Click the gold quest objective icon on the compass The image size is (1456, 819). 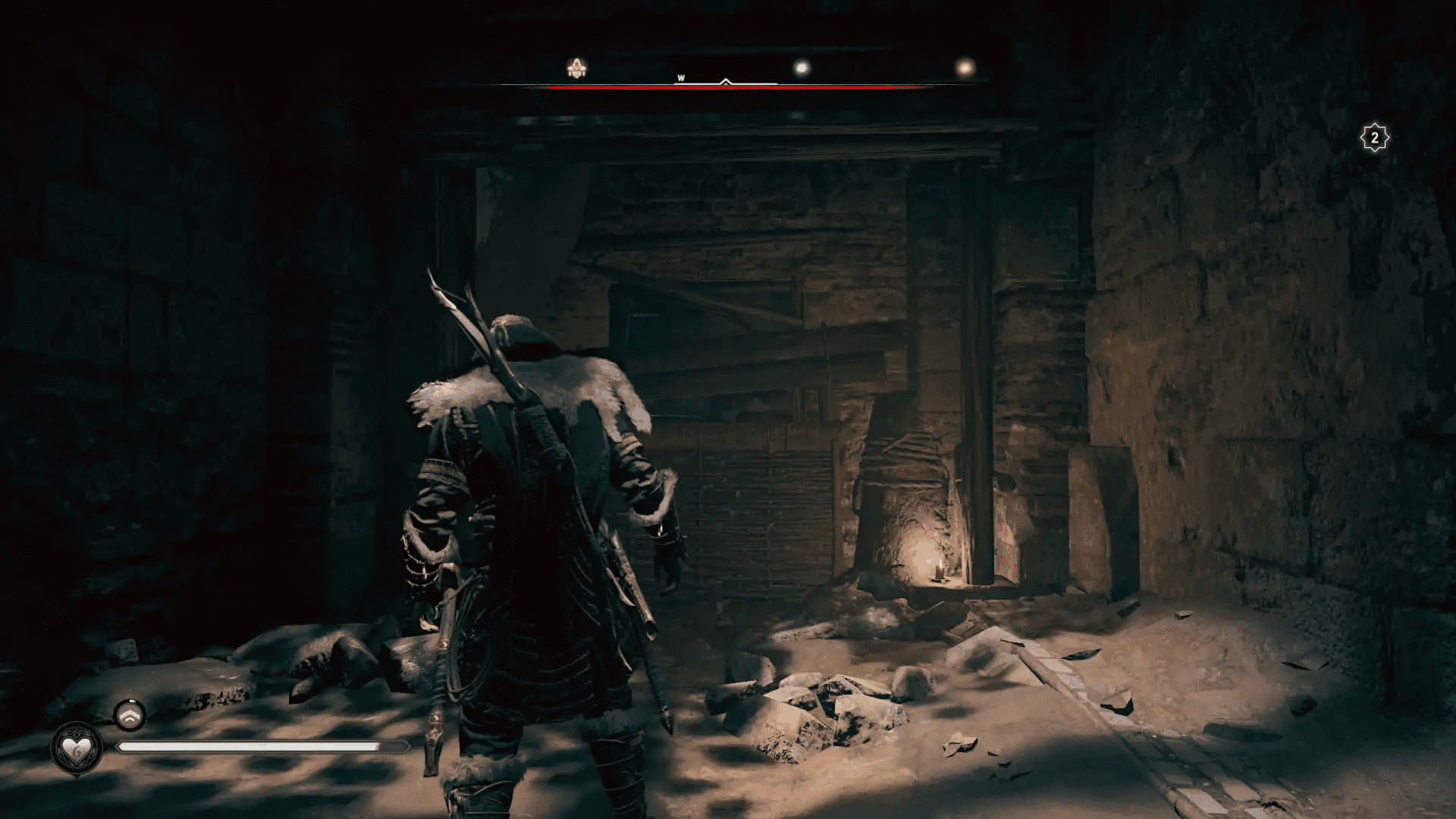point(577,67)
